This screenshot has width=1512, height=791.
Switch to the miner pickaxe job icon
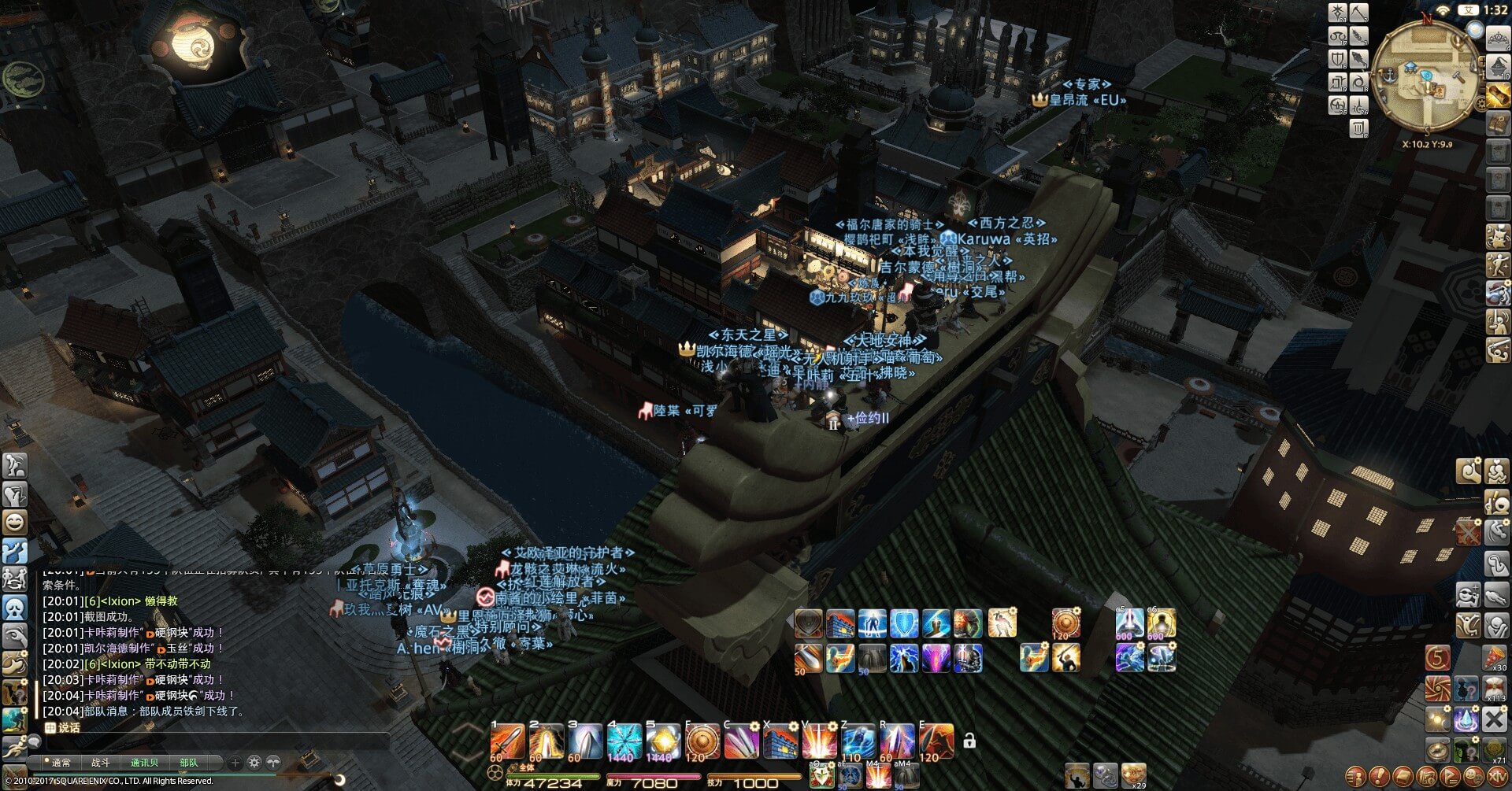click(1360, 13)
